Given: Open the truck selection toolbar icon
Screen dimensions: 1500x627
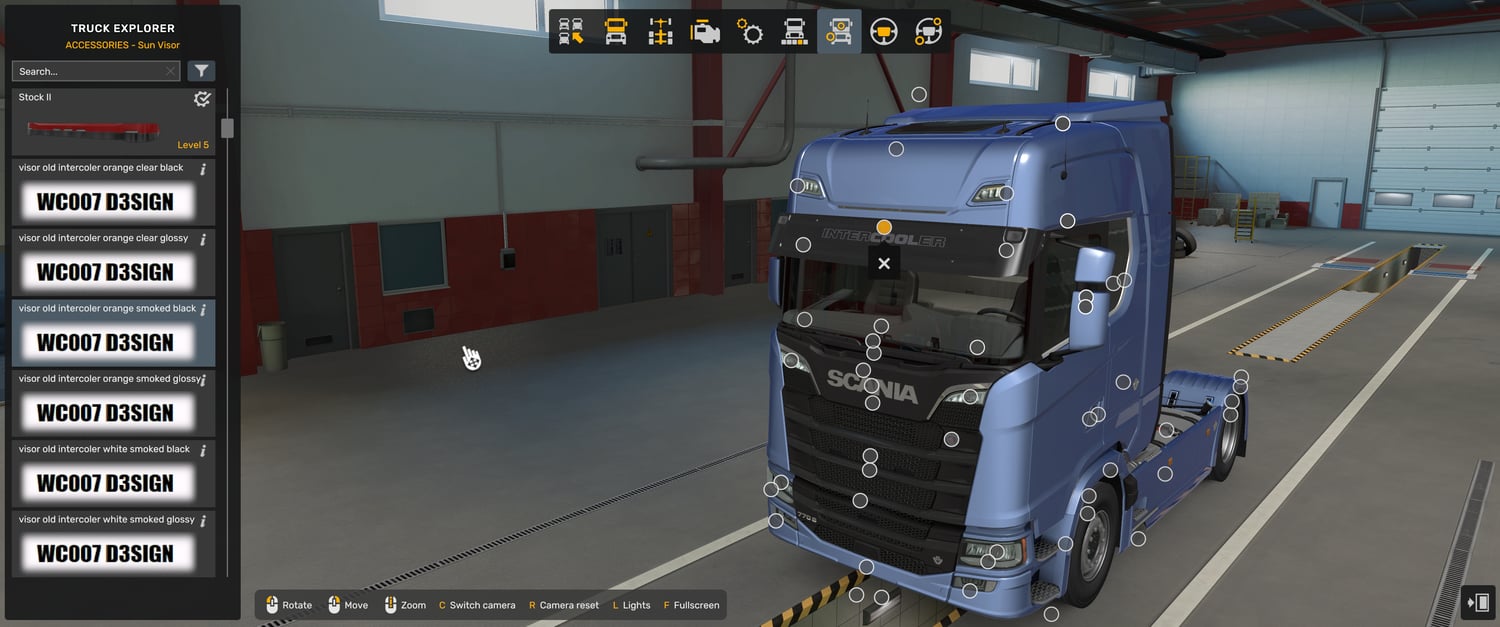Looking at the screenshot, I should click(x=571, y=32).
